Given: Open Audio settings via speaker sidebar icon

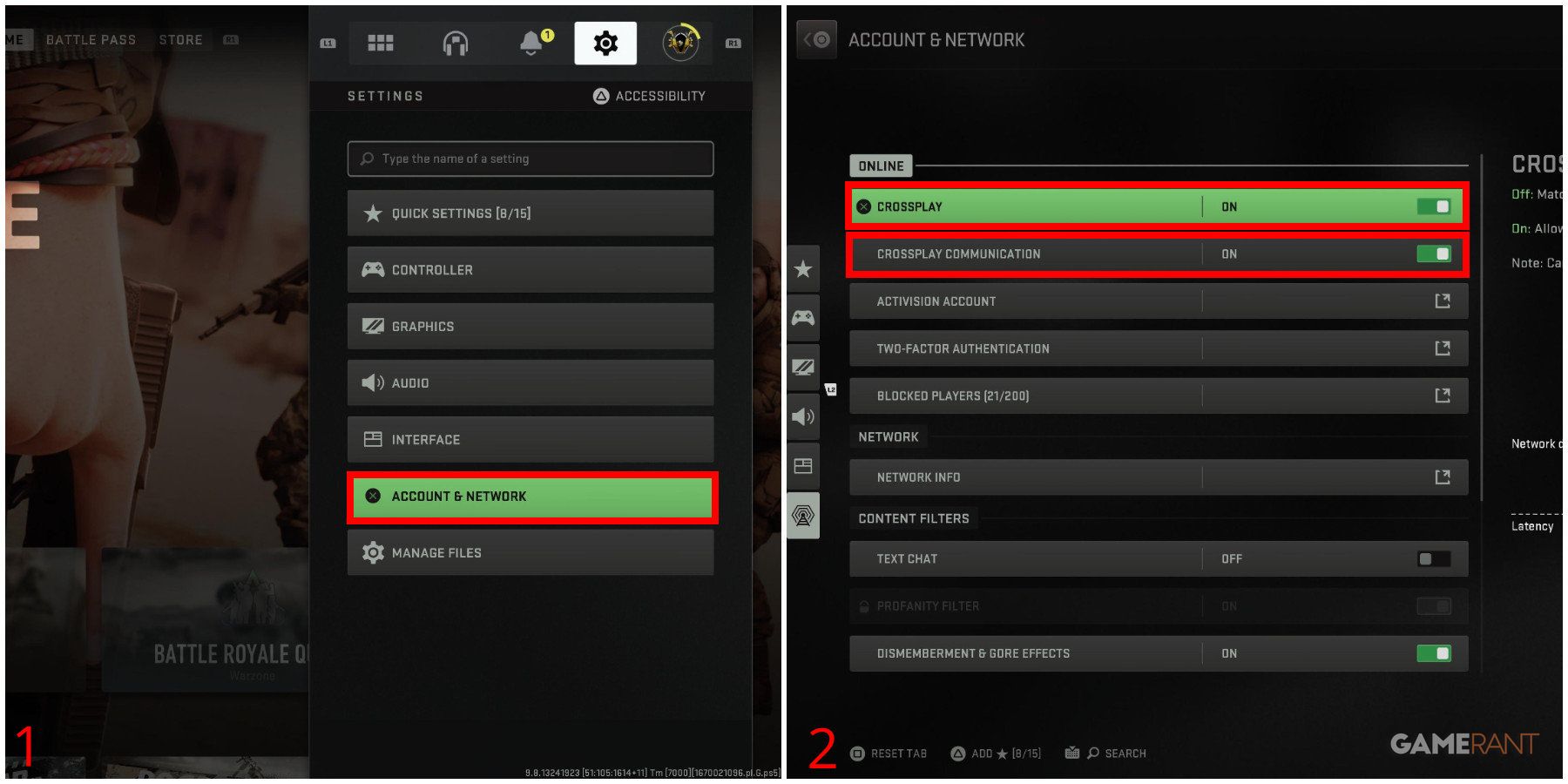Looking at the screenshot, I should (x=802, y=416).
